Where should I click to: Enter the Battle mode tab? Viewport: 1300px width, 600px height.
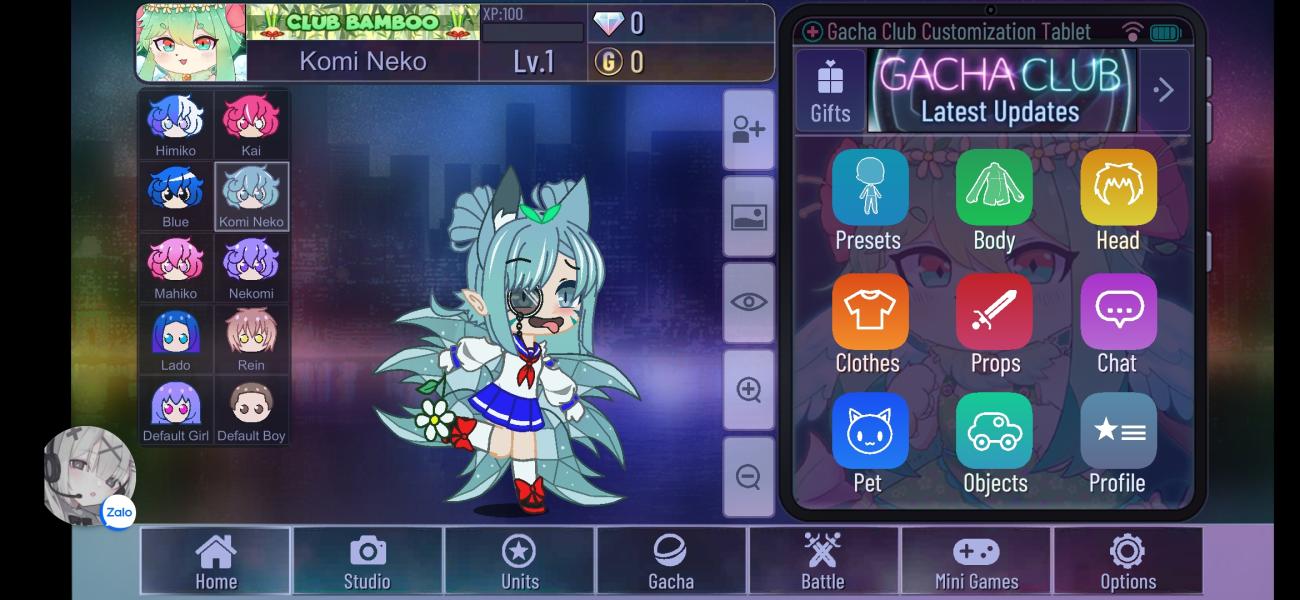pos(823,562)
